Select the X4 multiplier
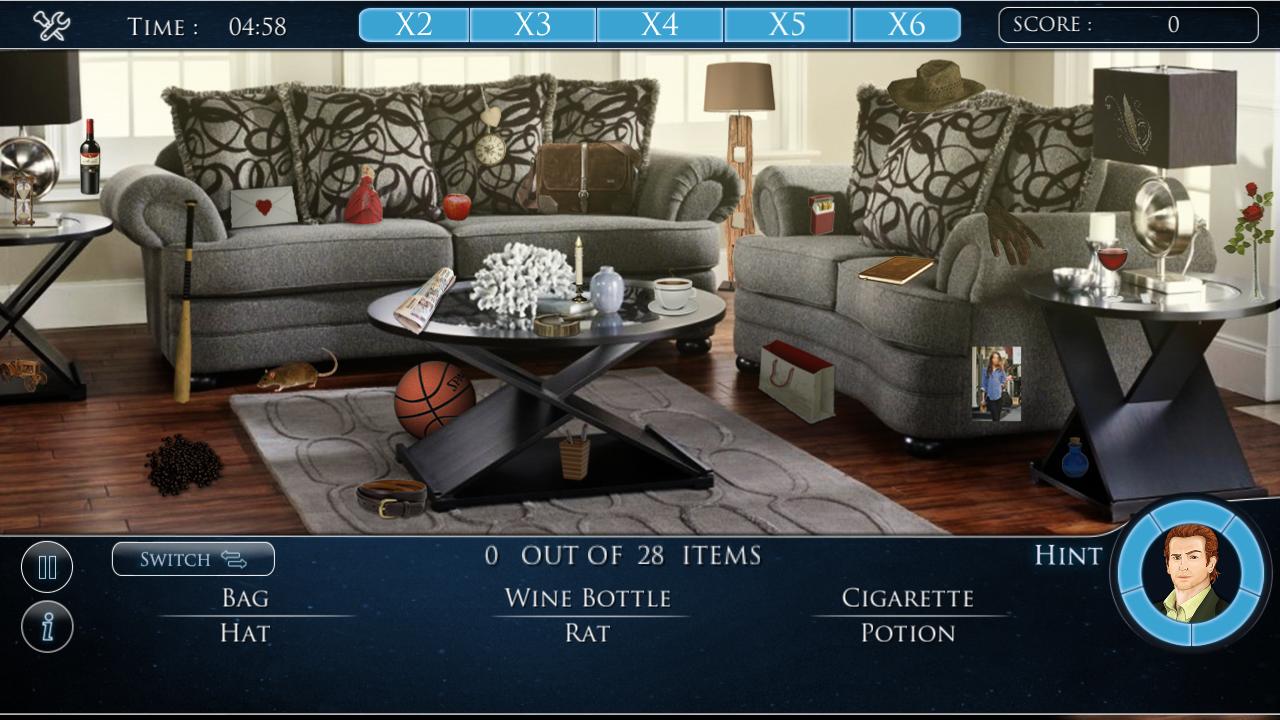 point(660,23)
